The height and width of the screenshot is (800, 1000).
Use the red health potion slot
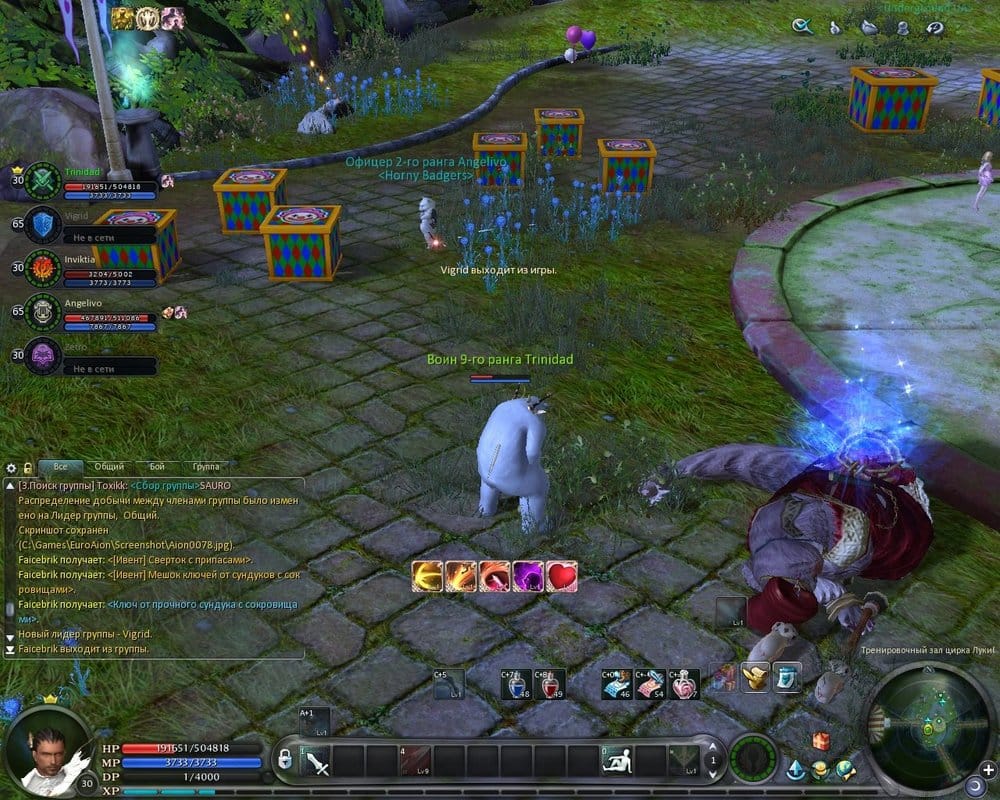click(x=547, y=684)
